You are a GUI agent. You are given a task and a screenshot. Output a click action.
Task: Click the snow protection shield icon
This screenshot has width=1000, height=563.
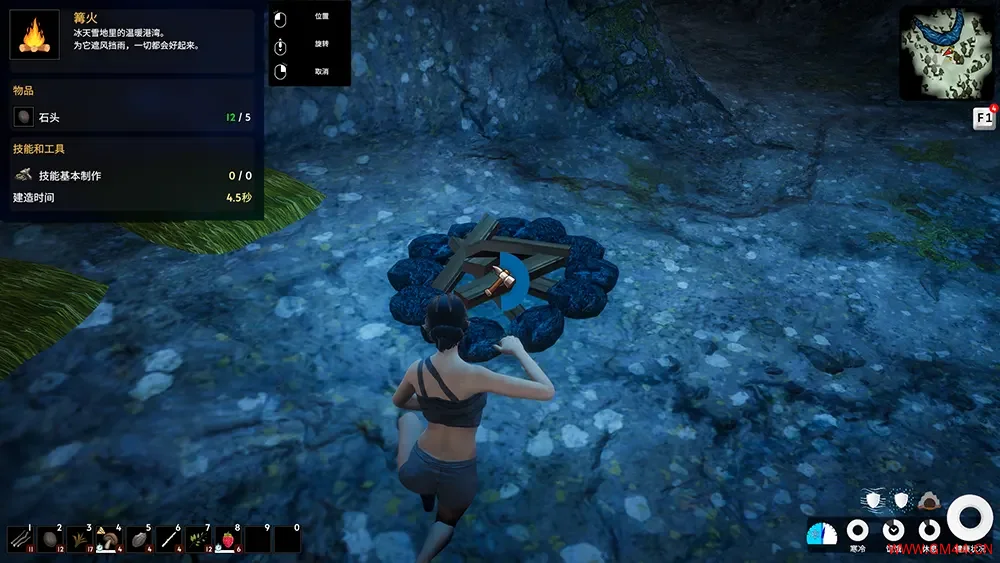901,500
